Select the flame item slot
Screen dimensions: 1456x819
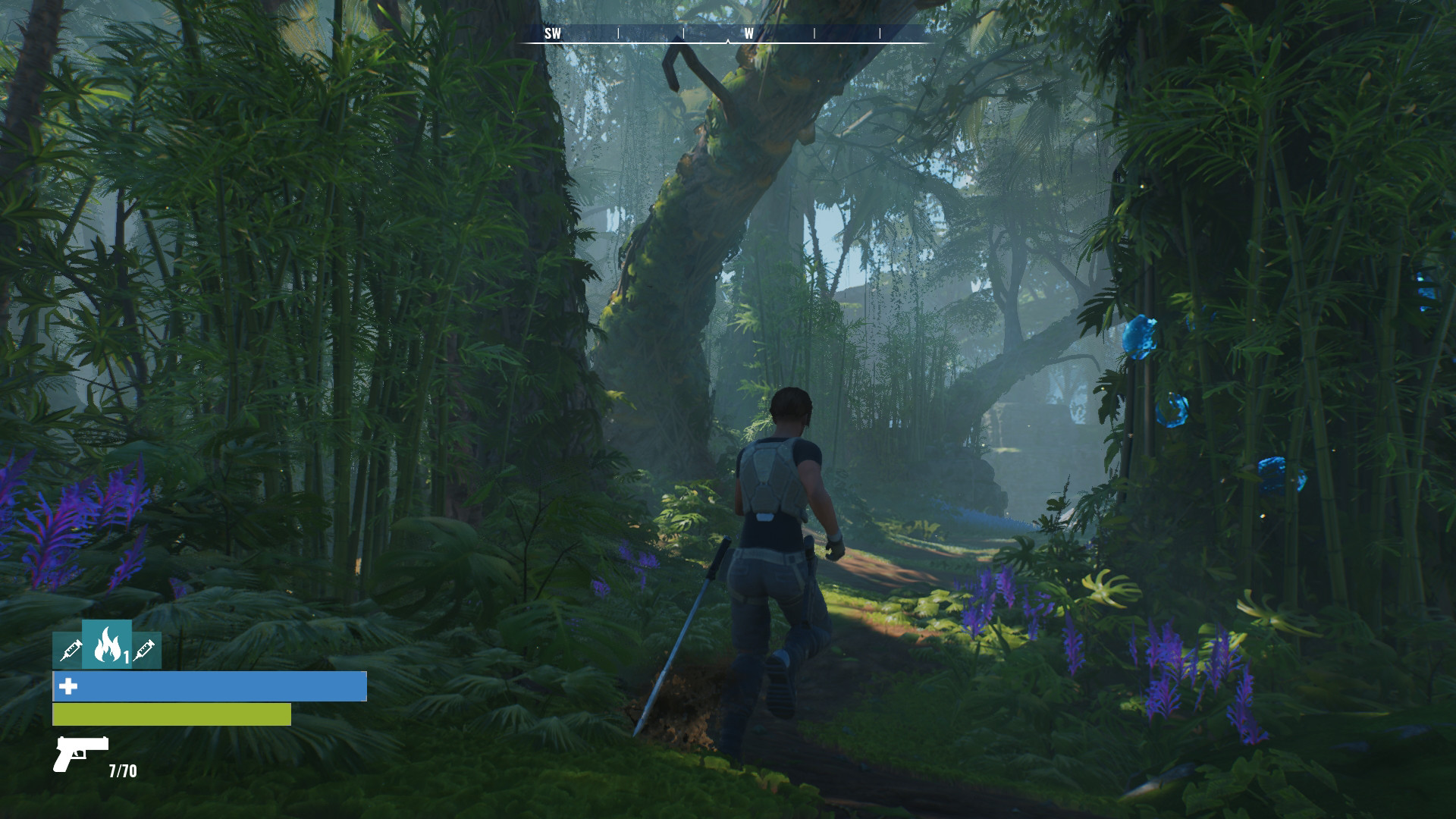[107, 645]
